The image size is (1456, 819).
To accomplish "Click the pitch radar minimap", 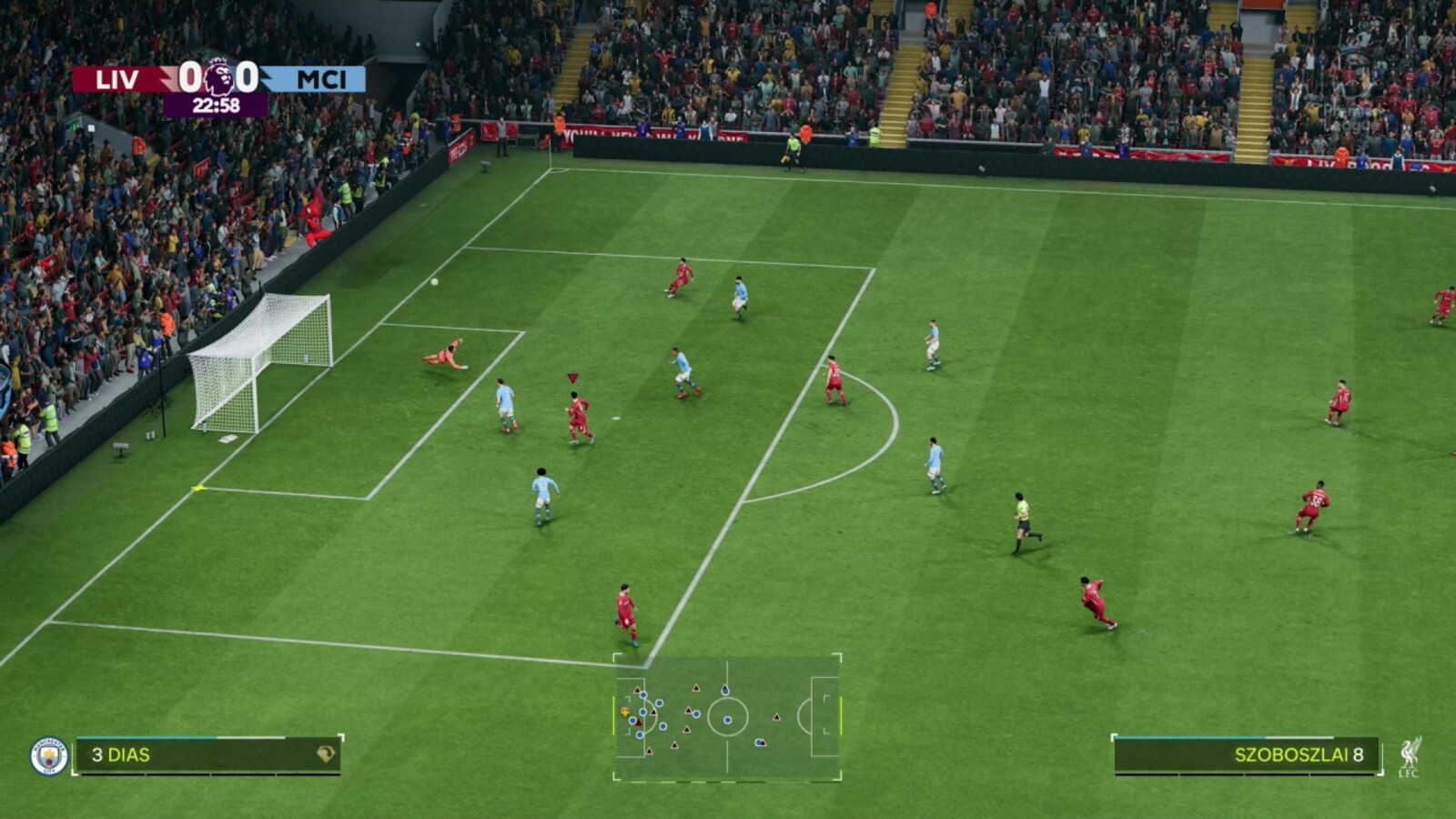I will [x=727, y=717].
